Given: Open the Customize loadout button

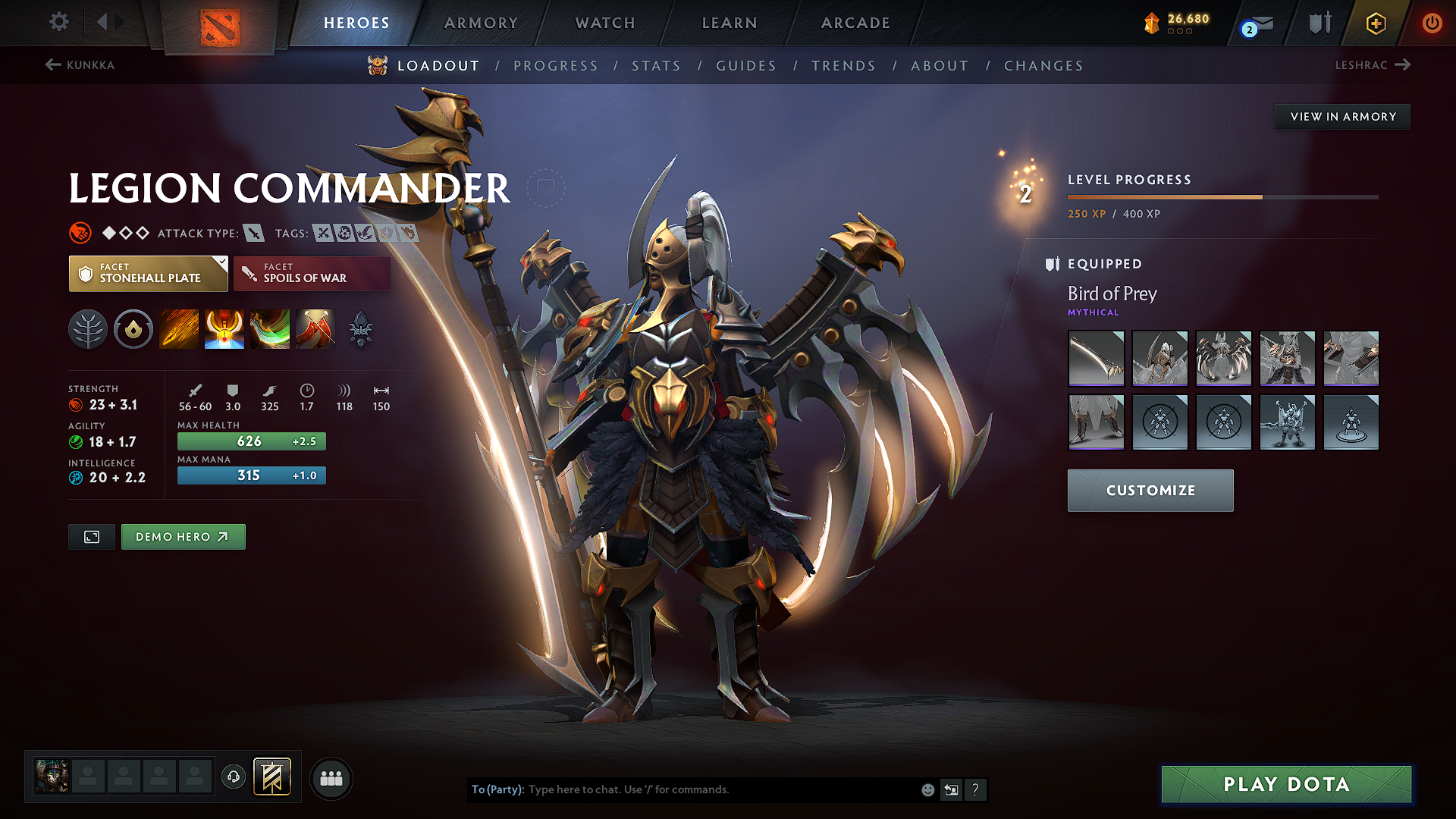Looking at the screenshot, I should tap(1150, 491).
